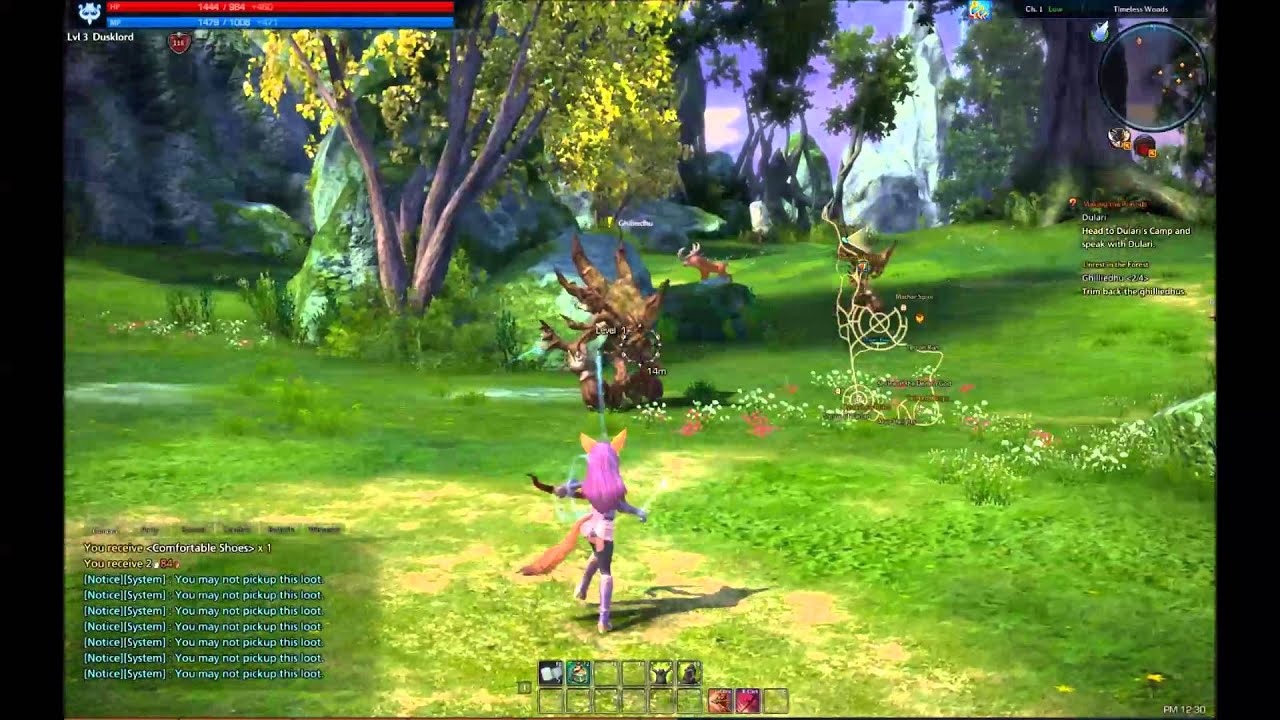The width and height of the screenshot is (1280, 720).
Task: Use the teal potion hotbar item
Action: click(x=578, y=674)
